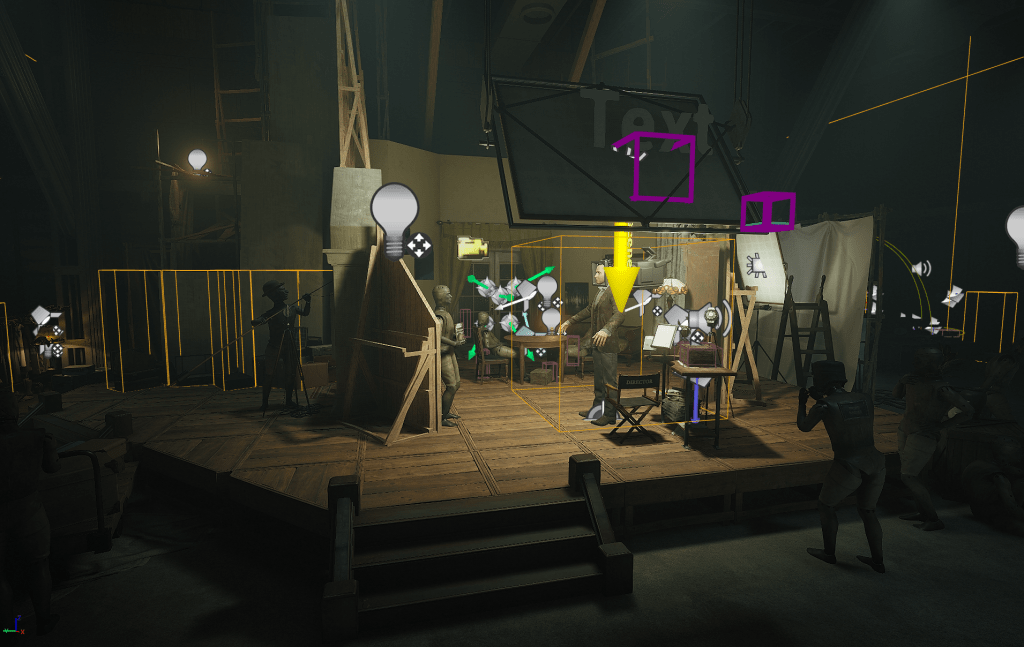Screen dimensions: 1024x647
Task: Select the rect light icon on the white backdrop
Action: [759, 265]
